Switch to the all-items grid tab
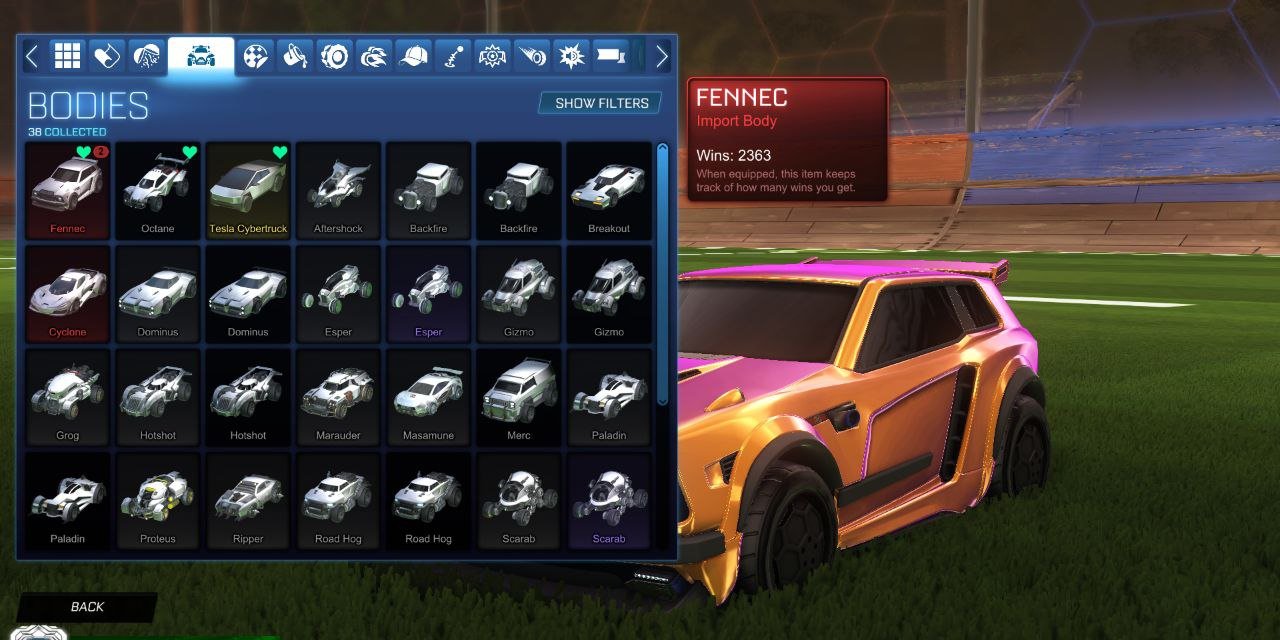The width and height of the screenshot is (1280, 640). click(x=67, y=56)
